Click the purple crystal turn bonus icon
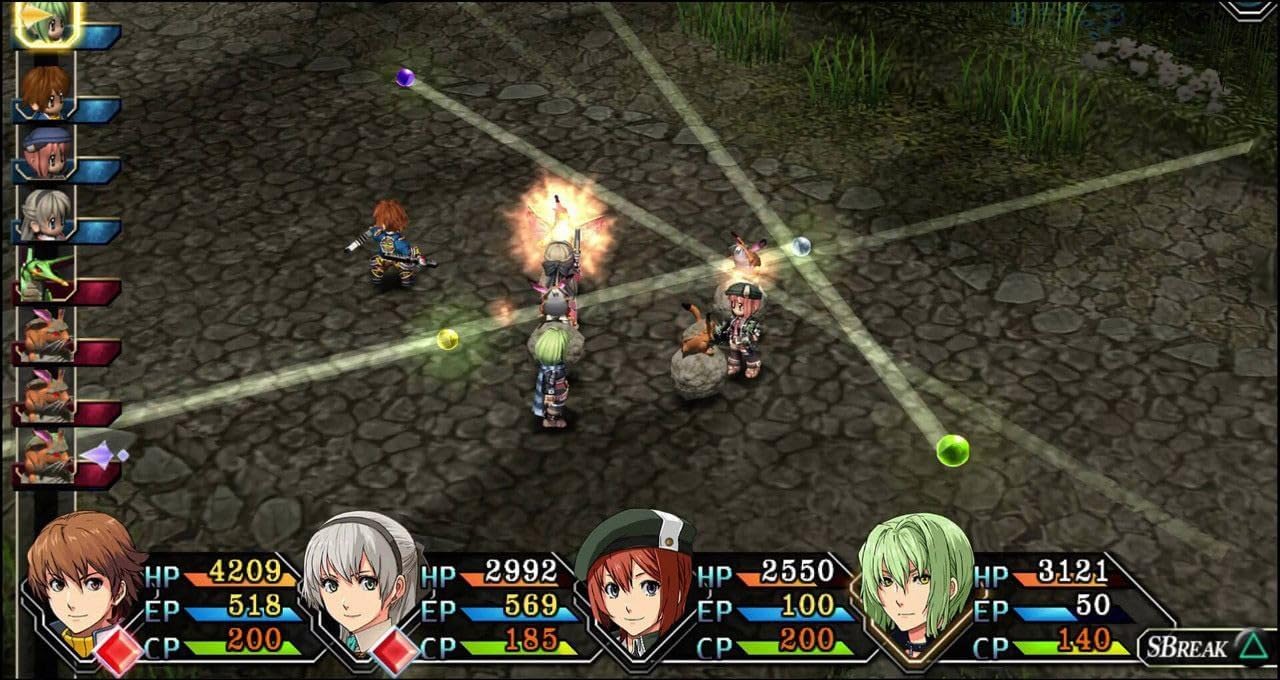The width and height of the screenshot is (1280, 680). (x=104, y=456)
